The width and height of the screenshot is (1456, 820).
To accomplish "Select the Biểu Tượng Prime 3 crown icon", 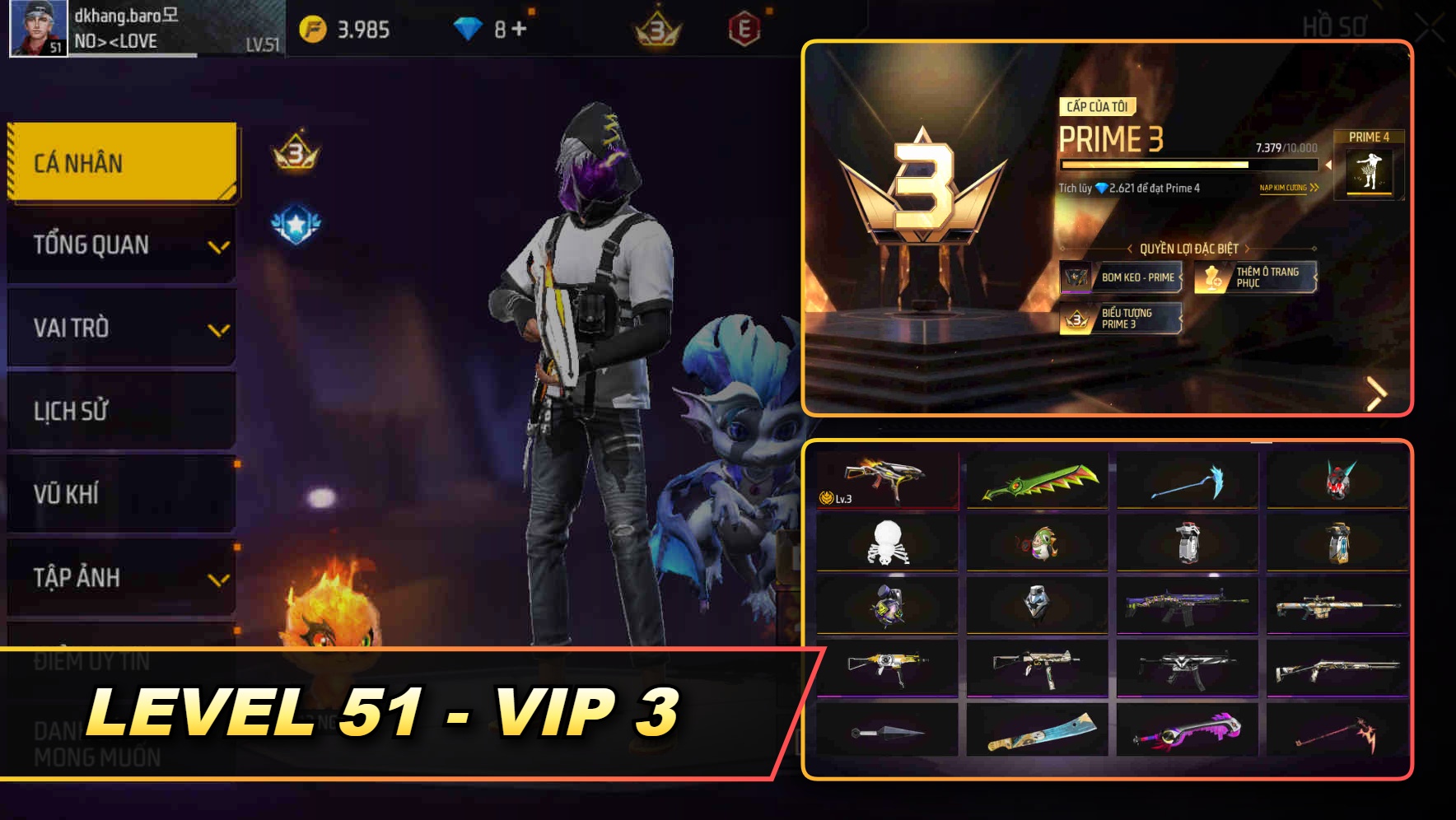I will pos(1074,319).
